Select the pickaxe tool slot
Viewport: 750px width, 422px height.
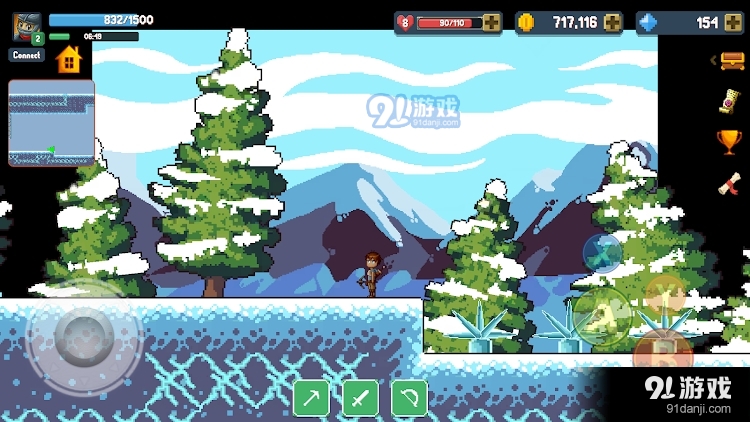[311, 398]
